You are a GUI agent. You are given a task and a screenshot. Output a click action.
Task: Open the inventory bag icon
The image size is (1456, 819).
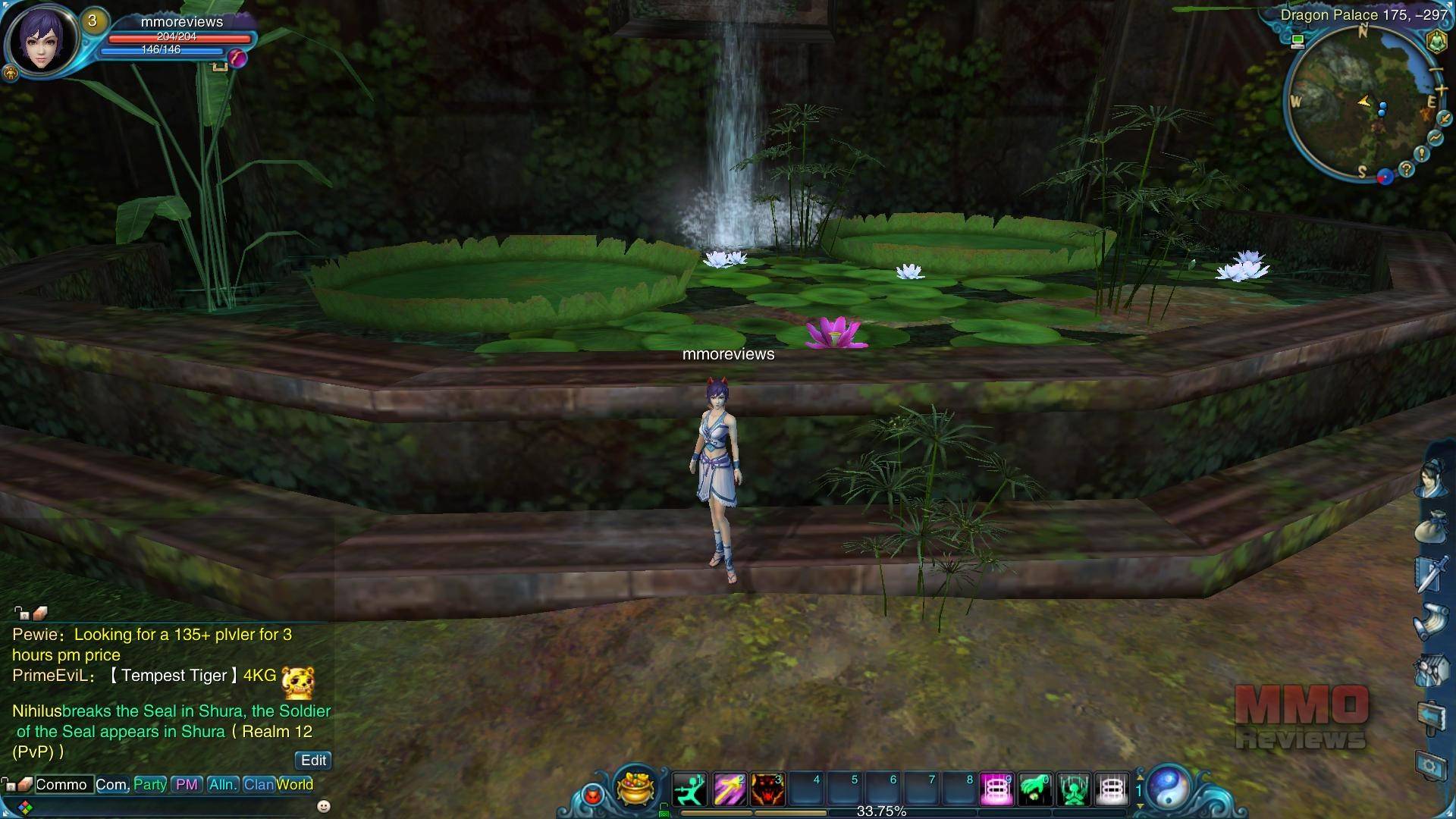(1432, 525)
